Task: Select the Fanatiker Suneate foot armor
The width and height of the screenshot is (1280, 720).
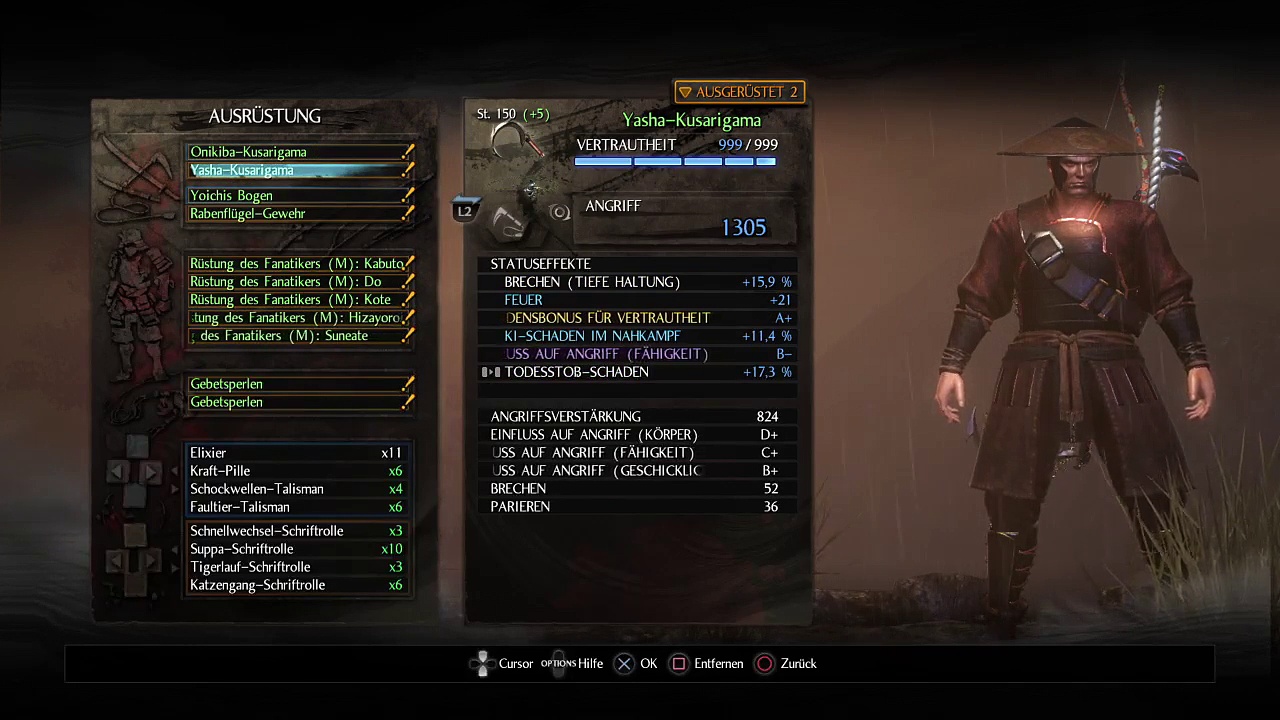Action: 298,336
